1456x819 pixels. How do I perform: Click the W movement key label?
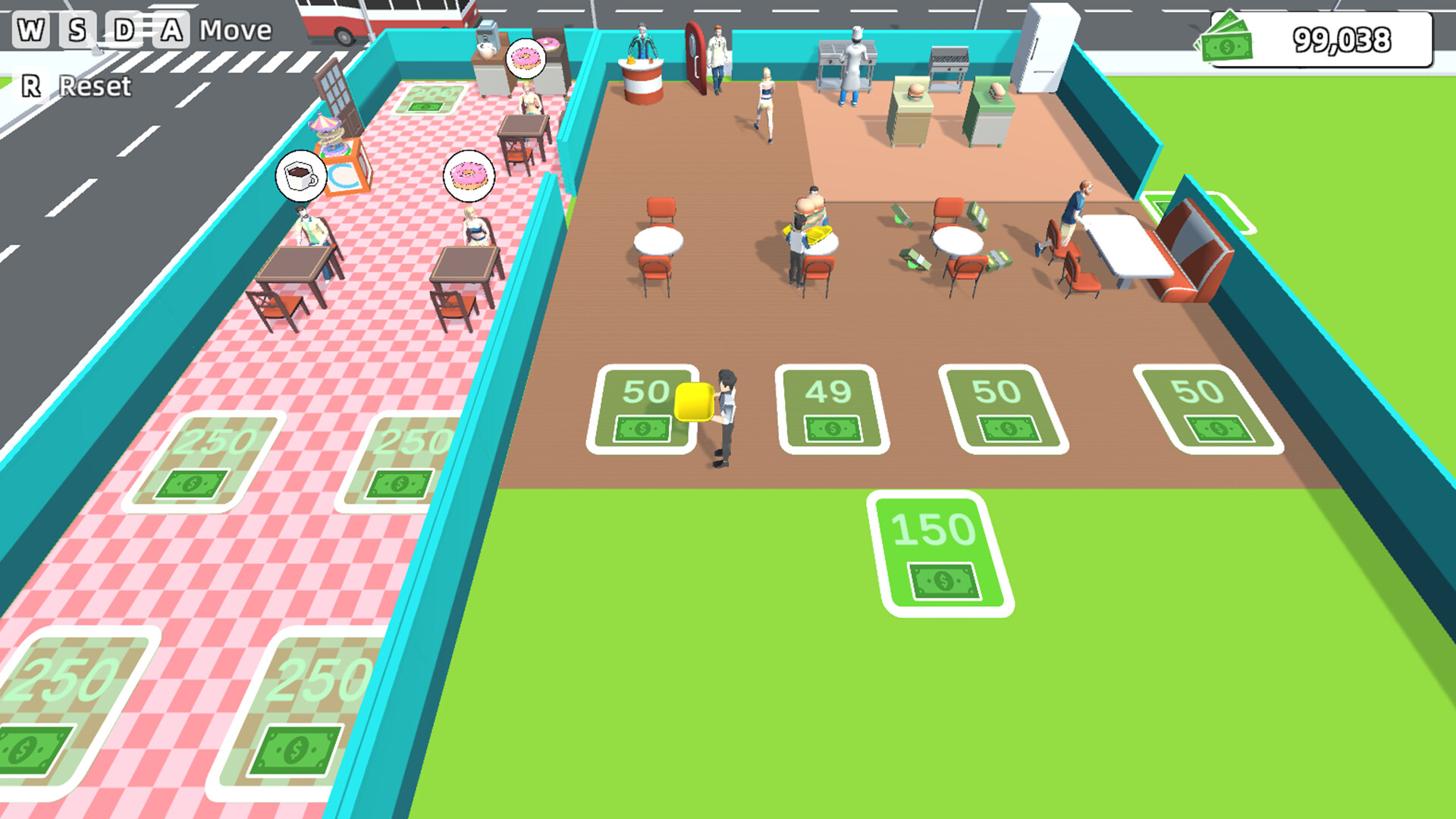30,29
